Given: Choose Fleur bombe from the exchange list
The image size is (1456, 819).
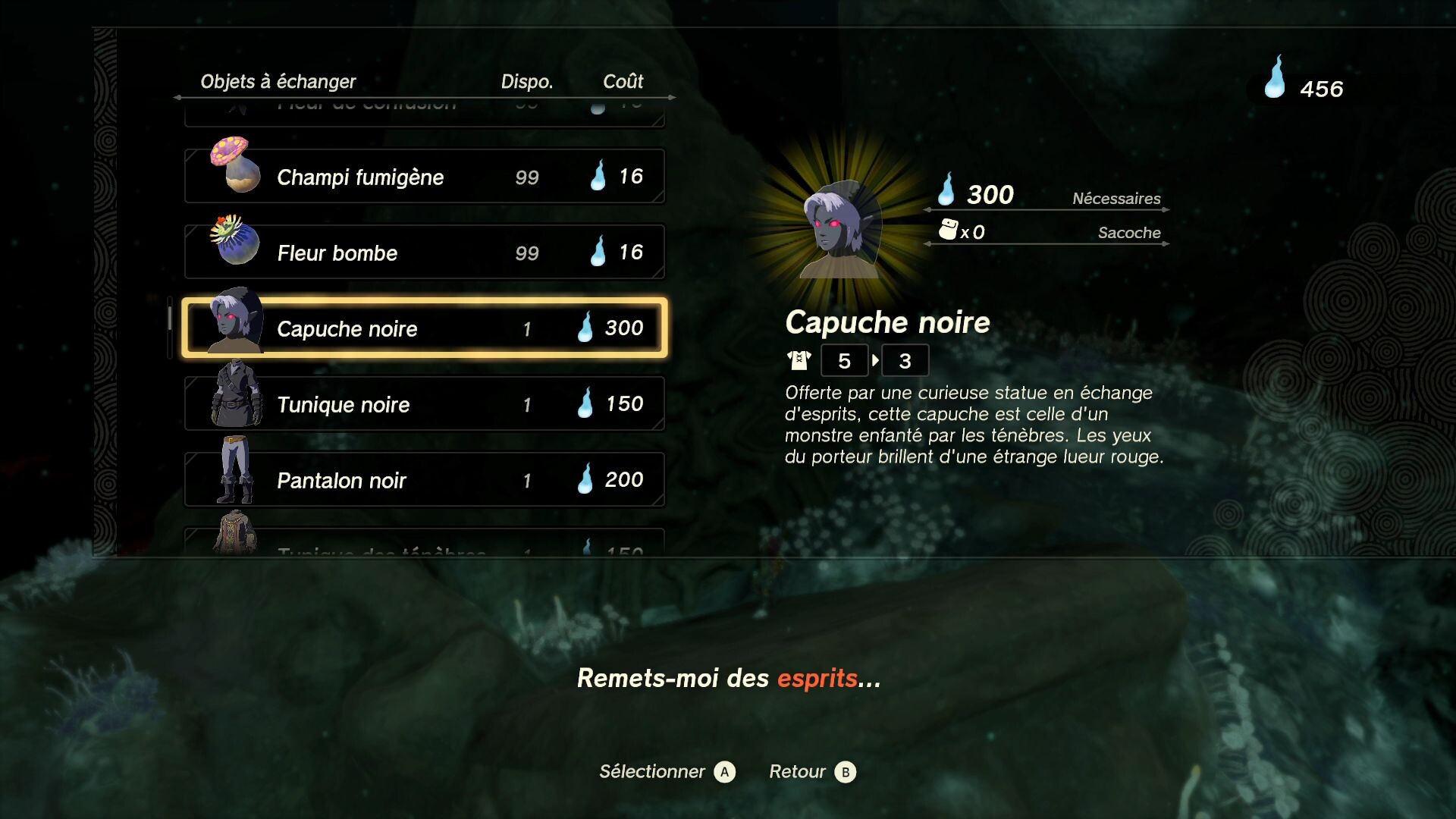Looking at the screenshot, I should pyautogui.click(x=425, y=253).
